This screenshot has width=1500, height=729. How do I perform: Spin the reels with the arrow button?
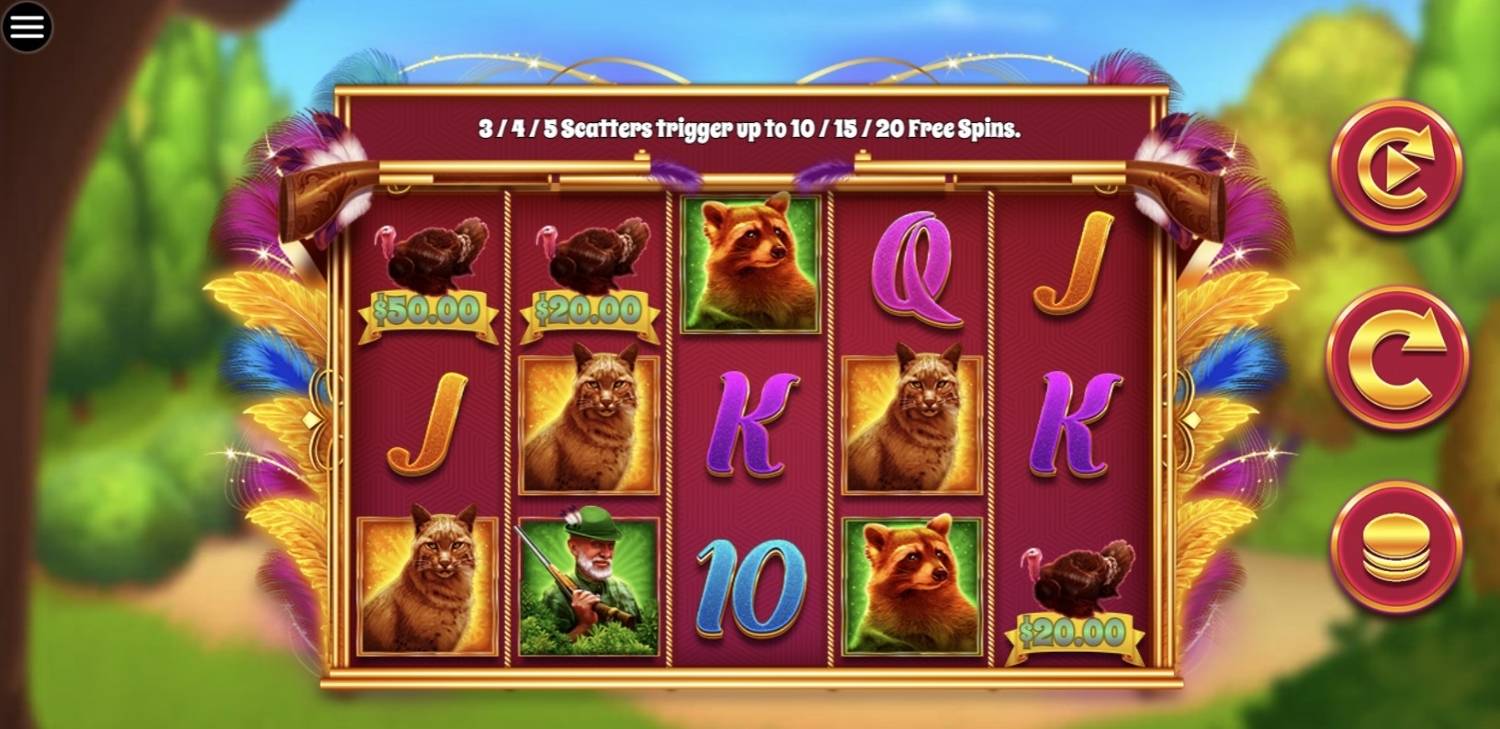(1397, 357)
